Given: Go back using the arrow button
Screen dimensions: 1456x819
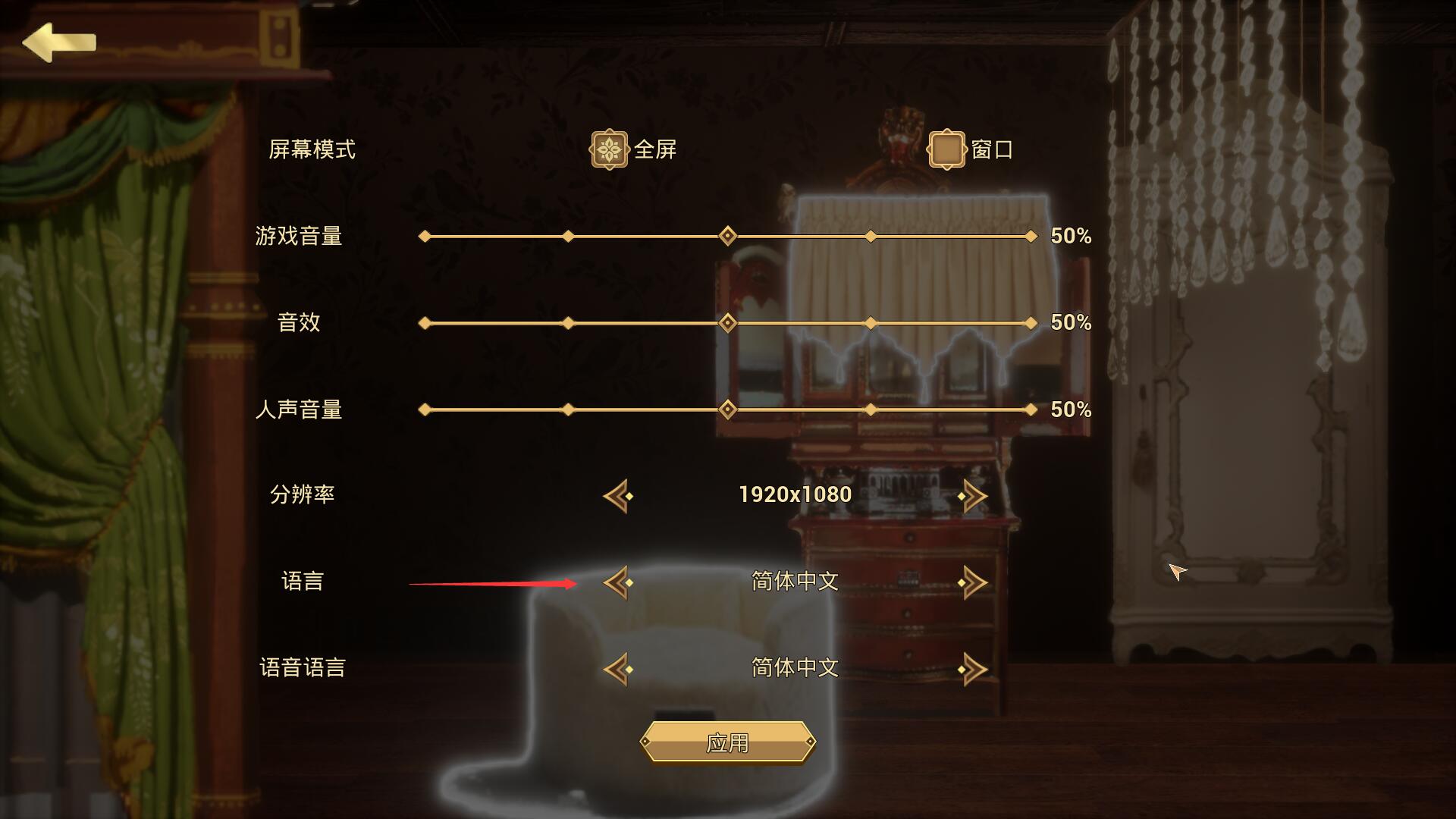Looking at the screenshot, I should [x=58, y=42].
